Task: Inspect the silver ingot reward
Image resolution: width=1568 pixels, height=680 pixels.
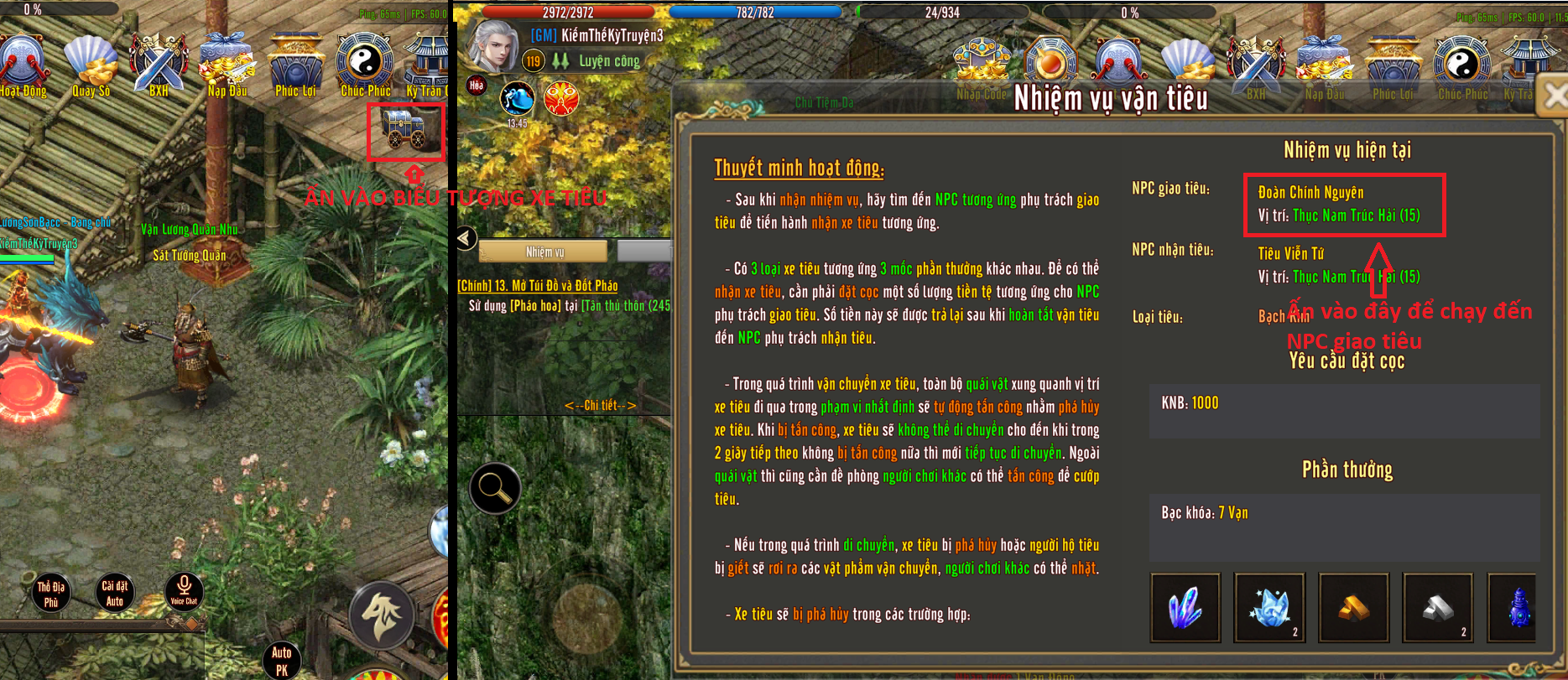Action: pos(1437,608)
